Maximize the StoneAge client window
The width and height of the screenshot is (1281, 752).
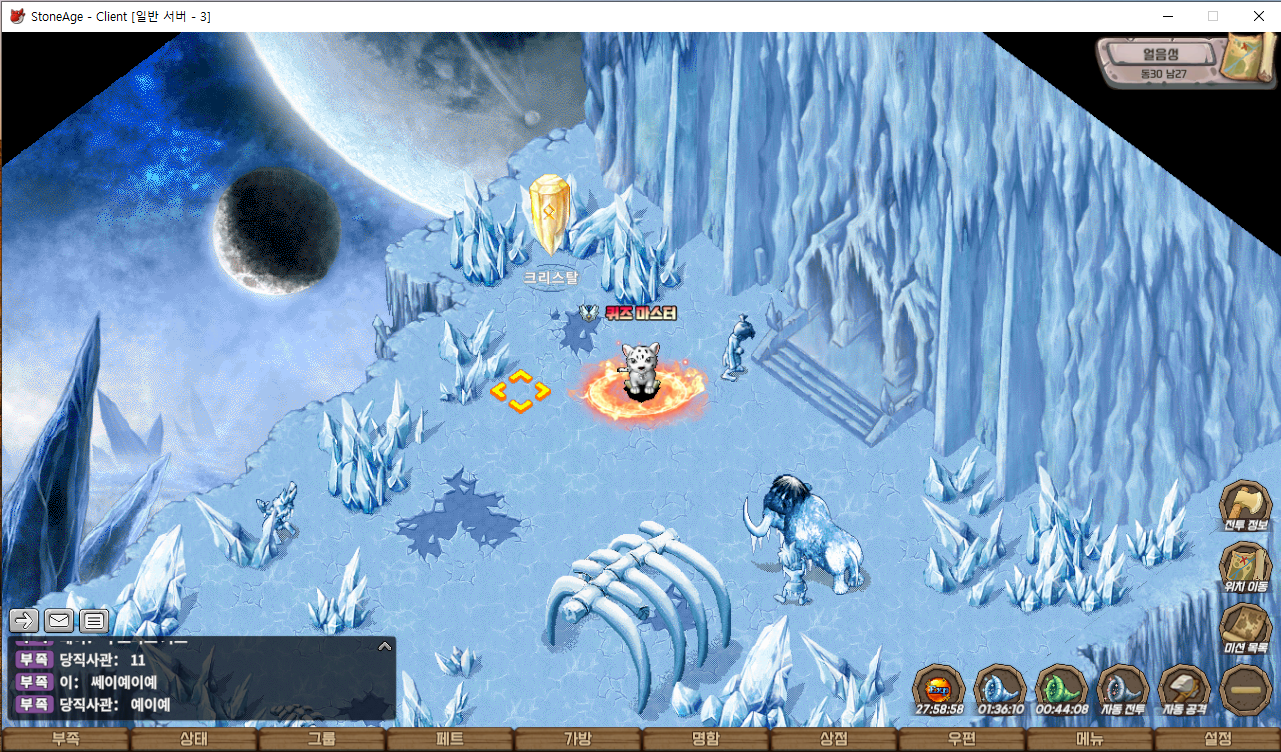tap(1213, 16)
